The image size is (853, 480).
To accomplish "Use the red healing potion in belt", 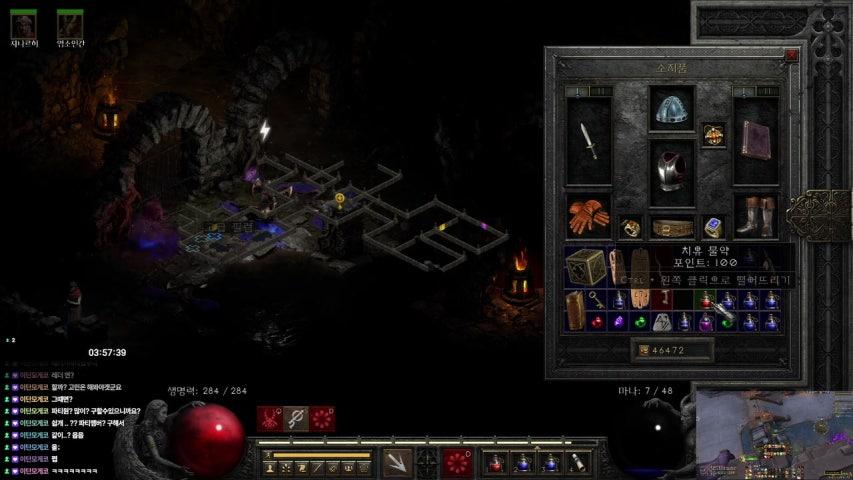I will tap(495, 463).
